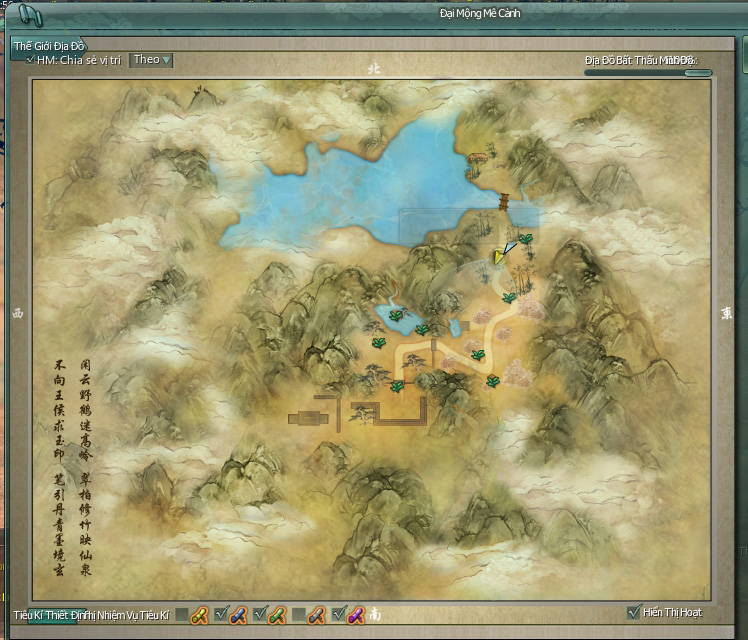
Task: Click the yellow player arrow on the map
Action: (x=499, y=256)
